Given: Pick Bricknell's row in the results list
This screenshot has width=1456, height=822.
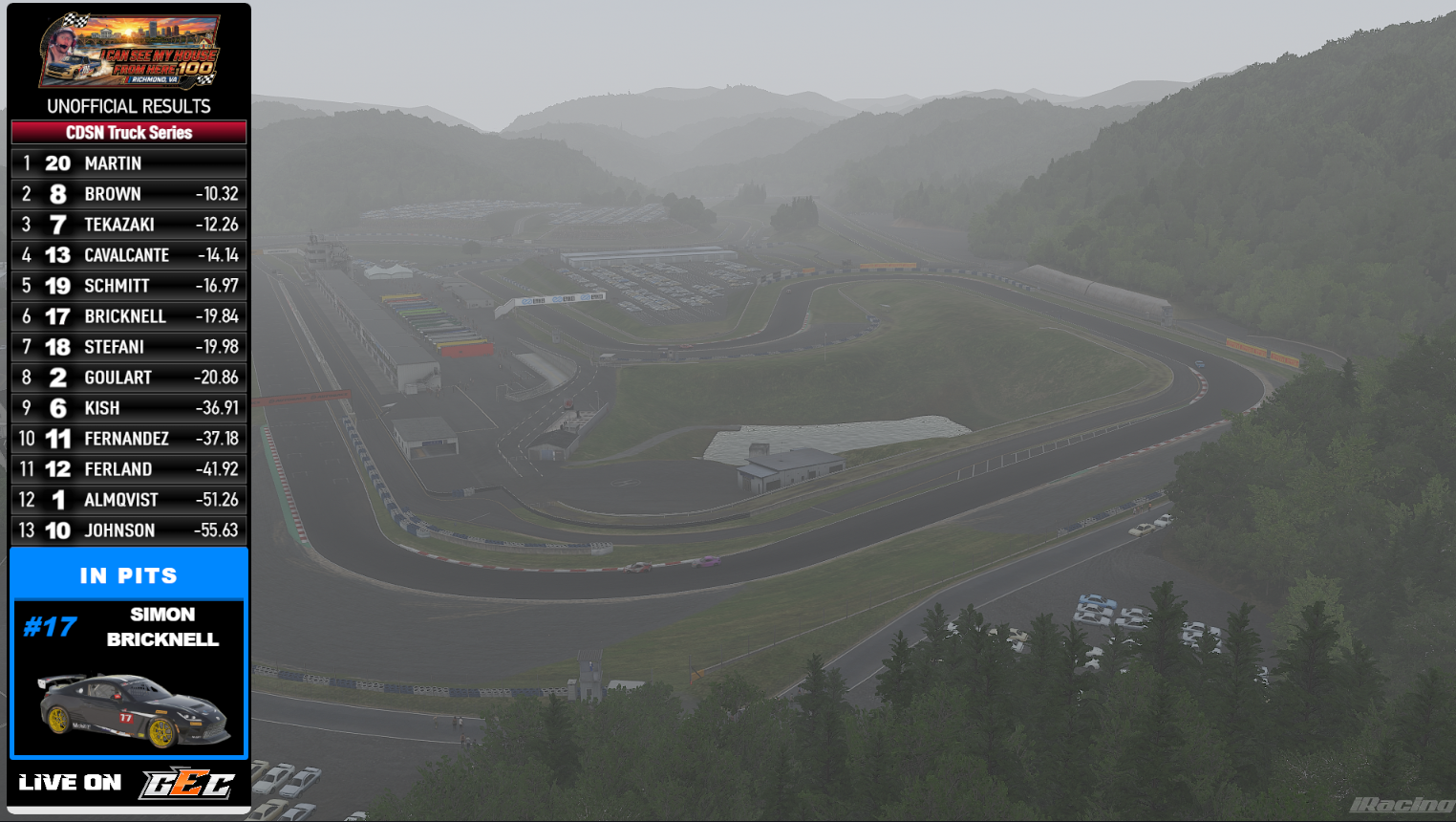Looking at the screenshot, I should point(129,316).
